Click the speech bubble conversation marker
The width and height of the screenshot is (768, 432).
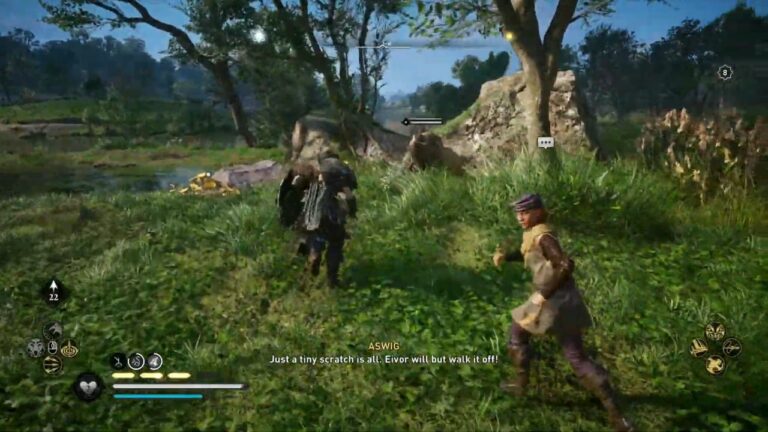coord(545,142)
